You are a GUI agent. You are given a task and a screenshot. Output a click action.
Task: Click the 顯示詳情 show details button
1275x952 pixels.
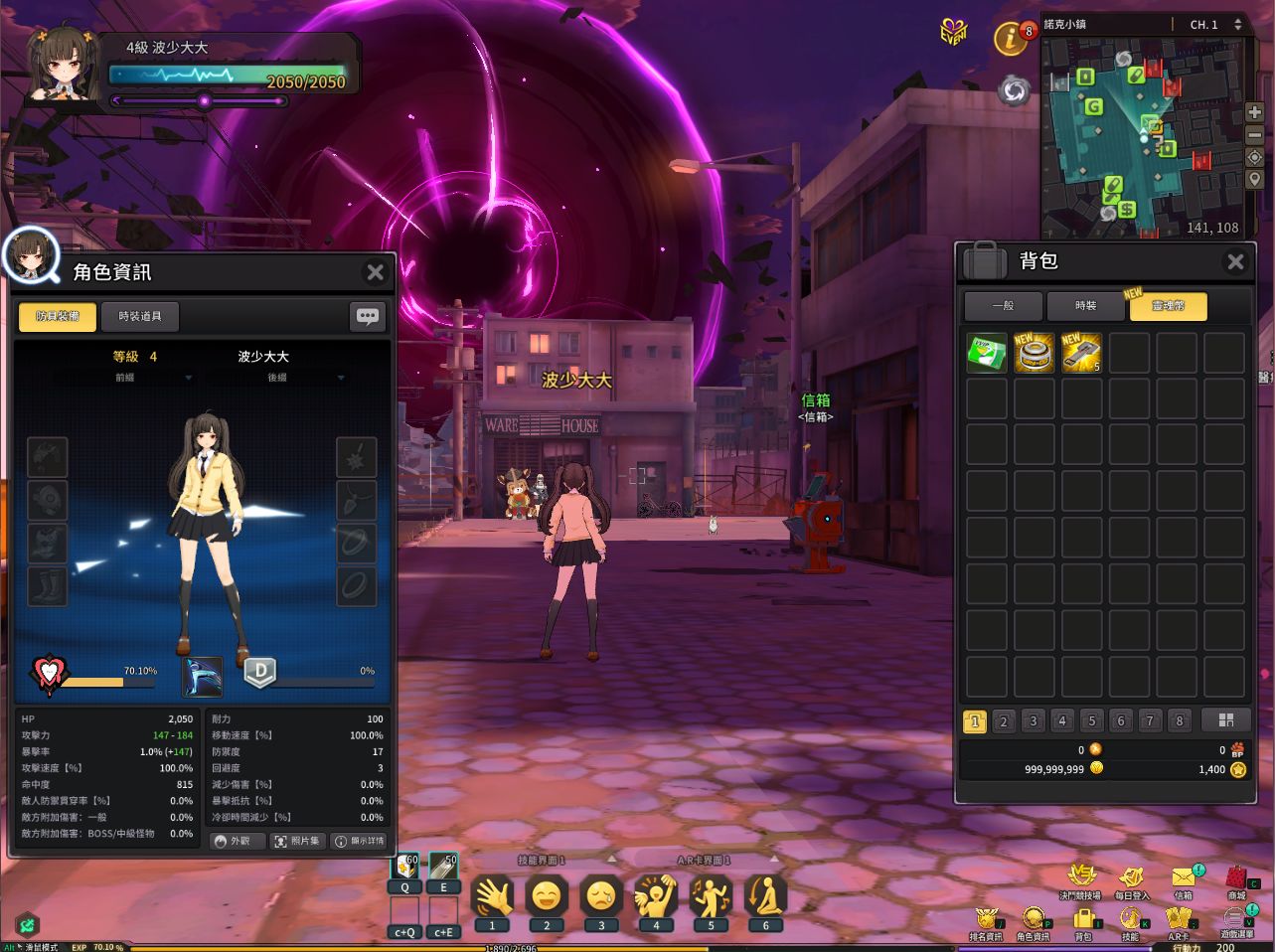click(360, 841)
